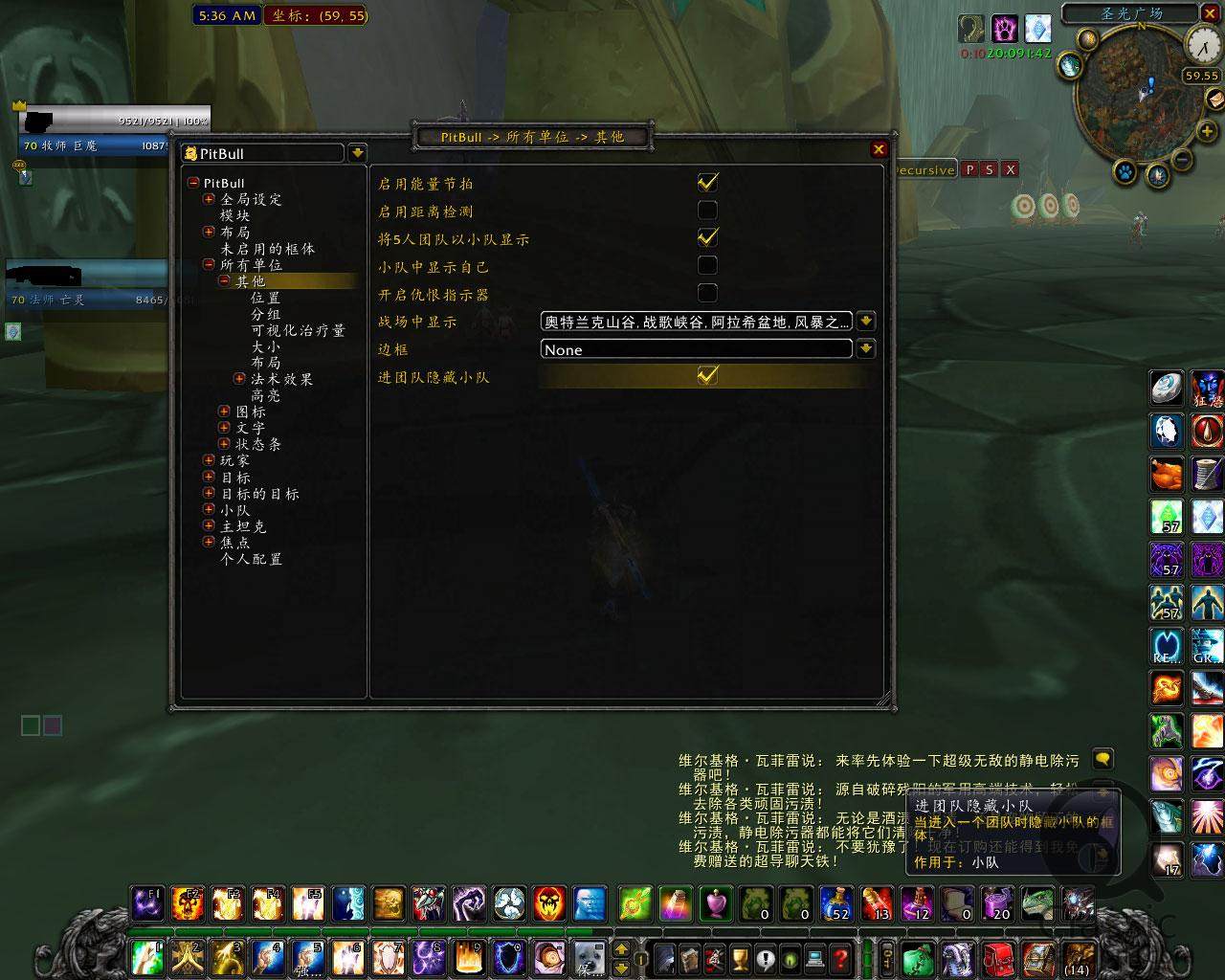Select 全局设定 in the tree
The image size is (1225, 980).
[251, 200]
